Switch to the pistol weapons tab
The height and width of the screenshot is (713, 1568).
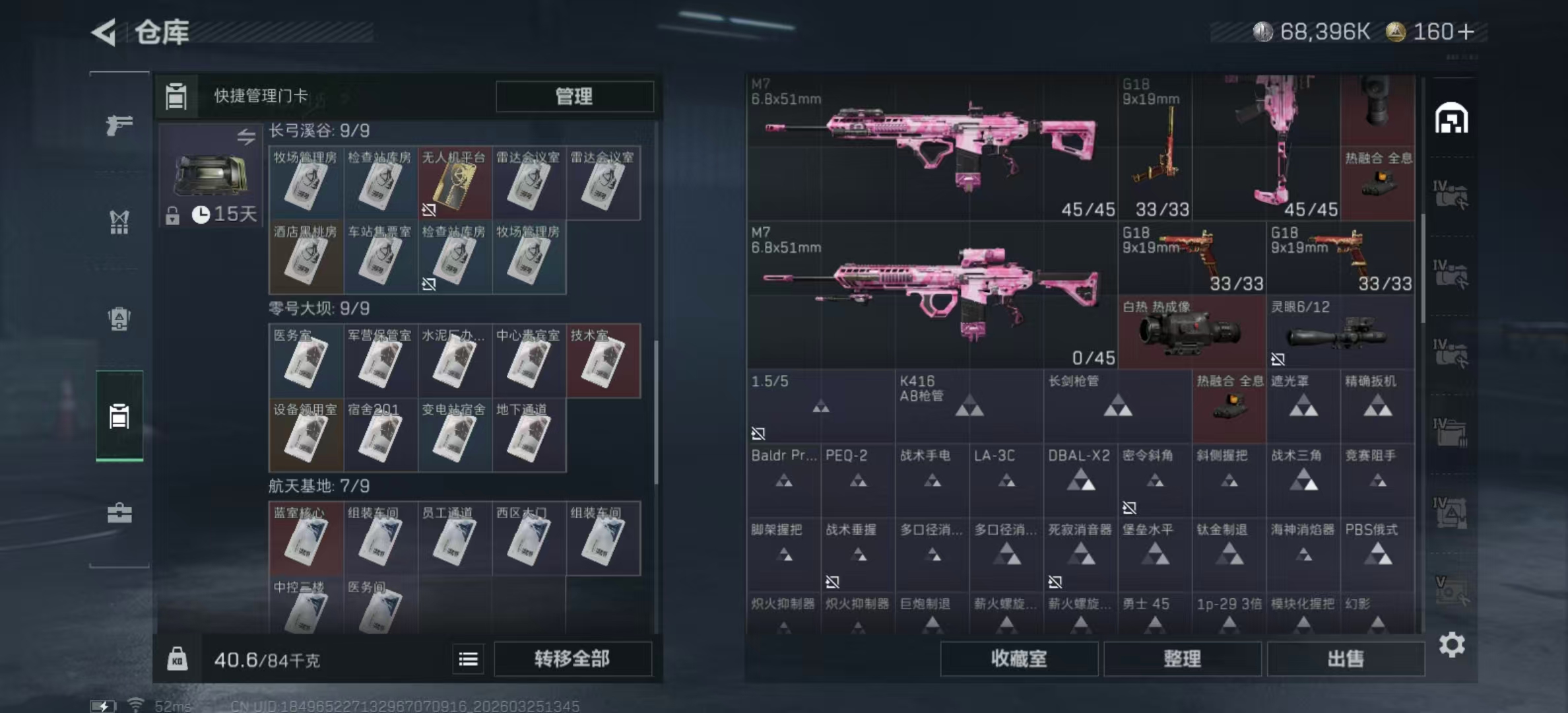pyautogui.click(x=119, y=125)
